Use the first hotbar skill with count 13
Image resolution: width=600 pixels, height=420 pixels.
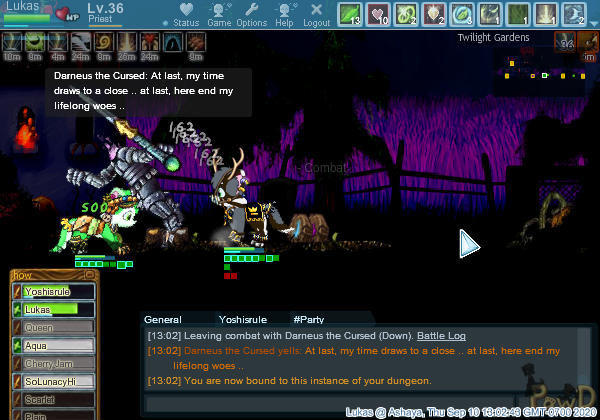(350, 14)
